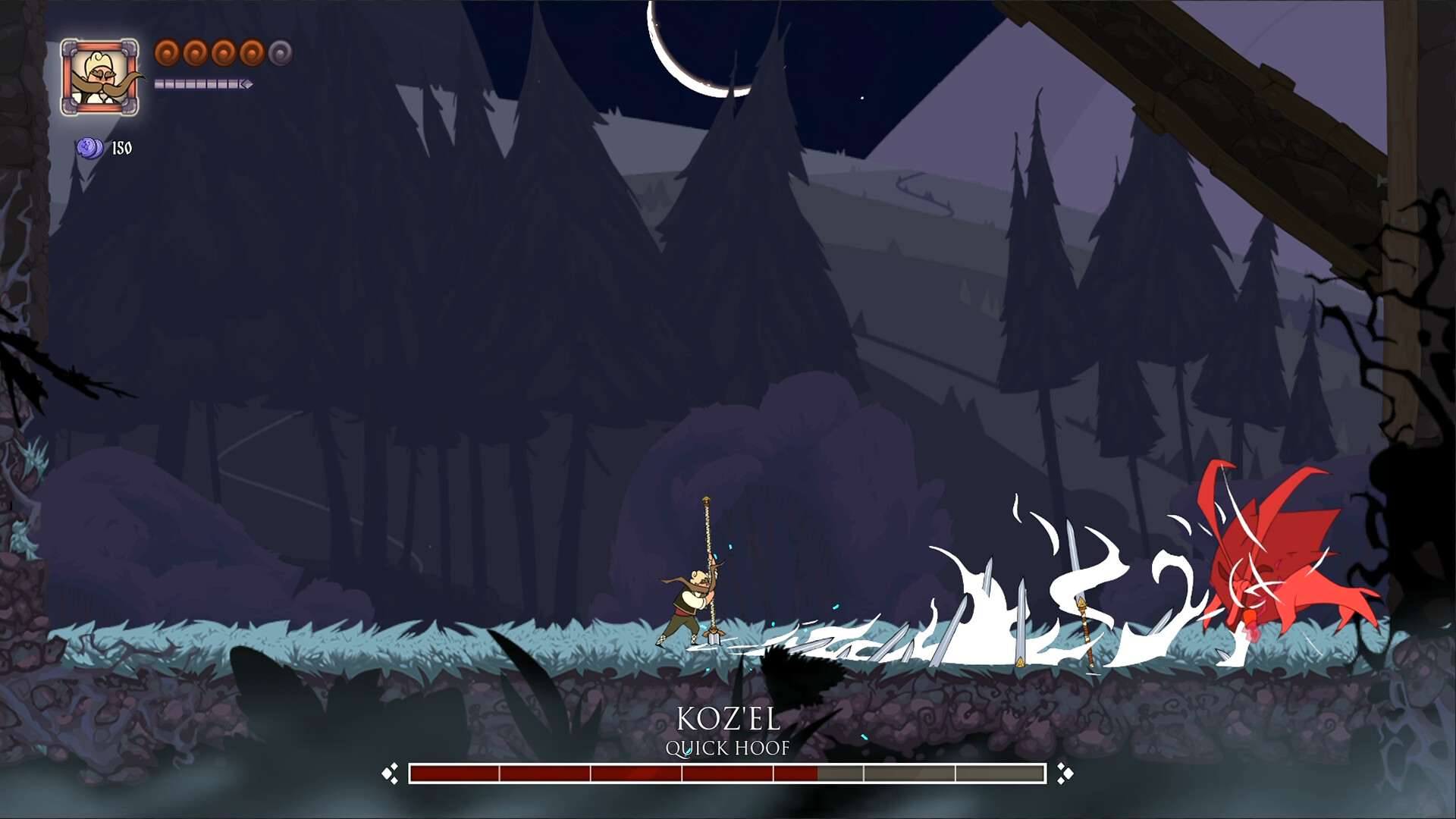Select the first orange health orb

166,52
